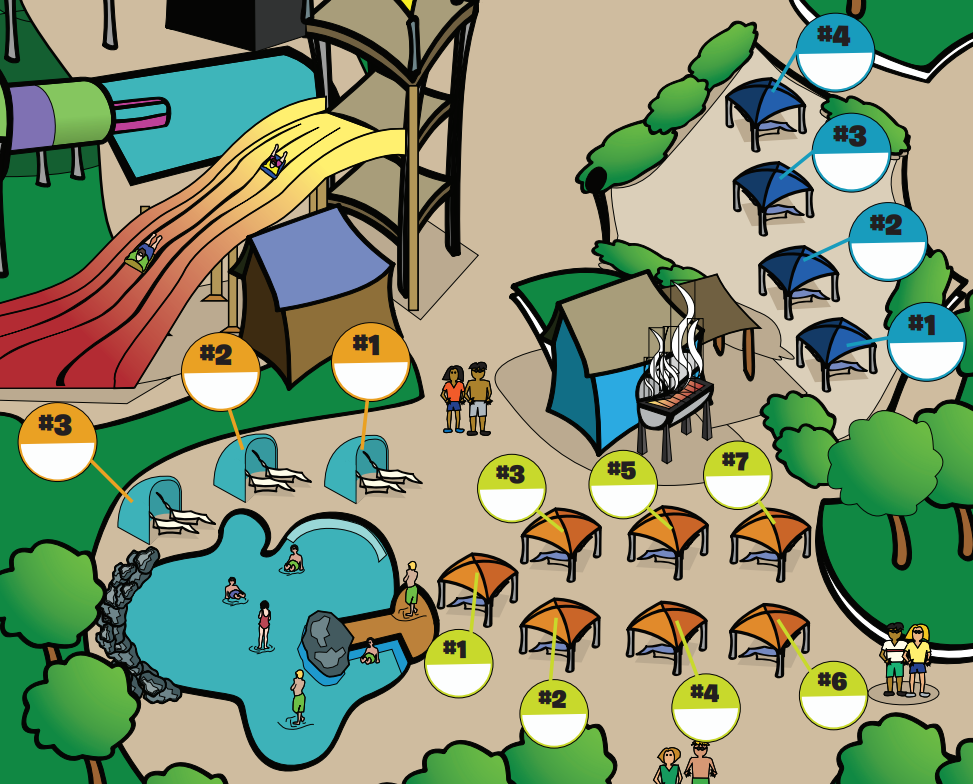This screenshot has height=784, width=973.
Task: Choose yellow-green cabana marker #6
Action: [833, 695]
